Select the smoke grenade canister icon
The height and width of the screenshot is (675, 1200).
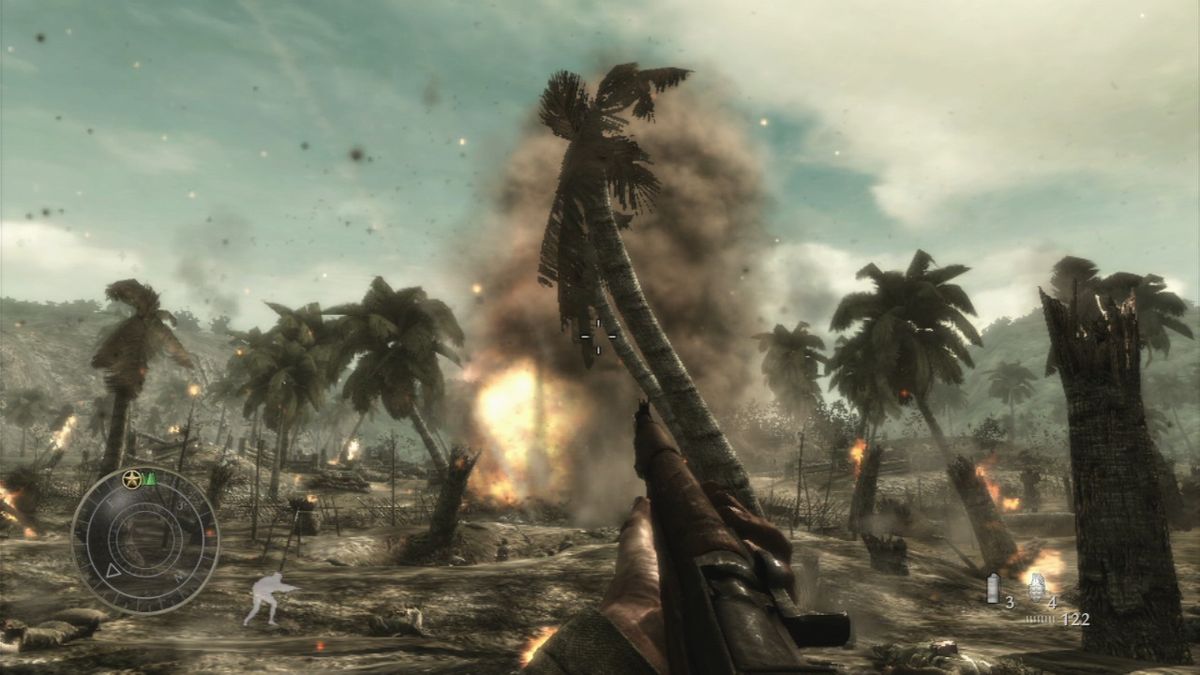(x=993, y=588)
